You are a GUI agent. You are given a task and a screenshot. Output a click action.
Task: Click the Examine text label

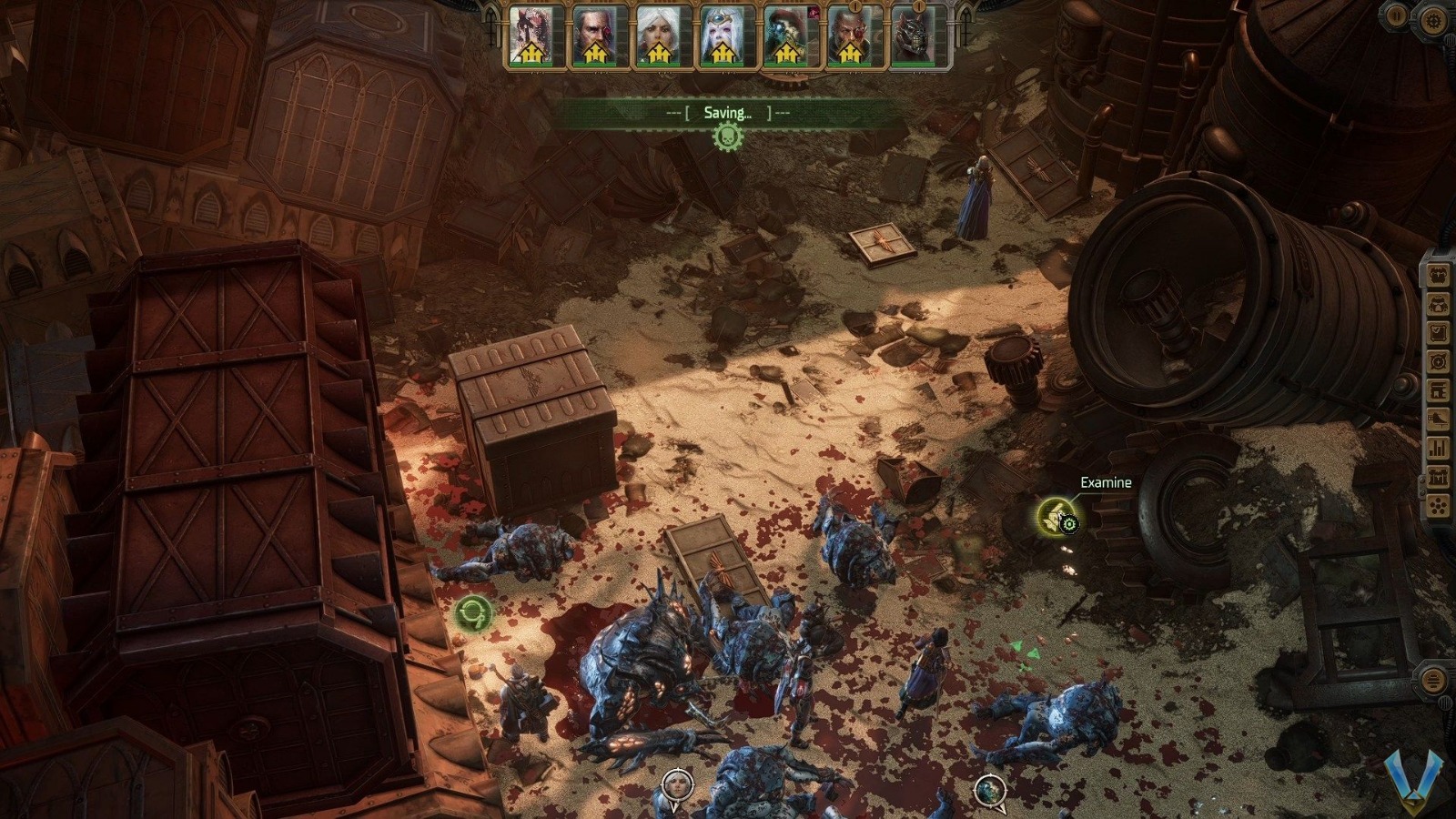[1105, 483]
